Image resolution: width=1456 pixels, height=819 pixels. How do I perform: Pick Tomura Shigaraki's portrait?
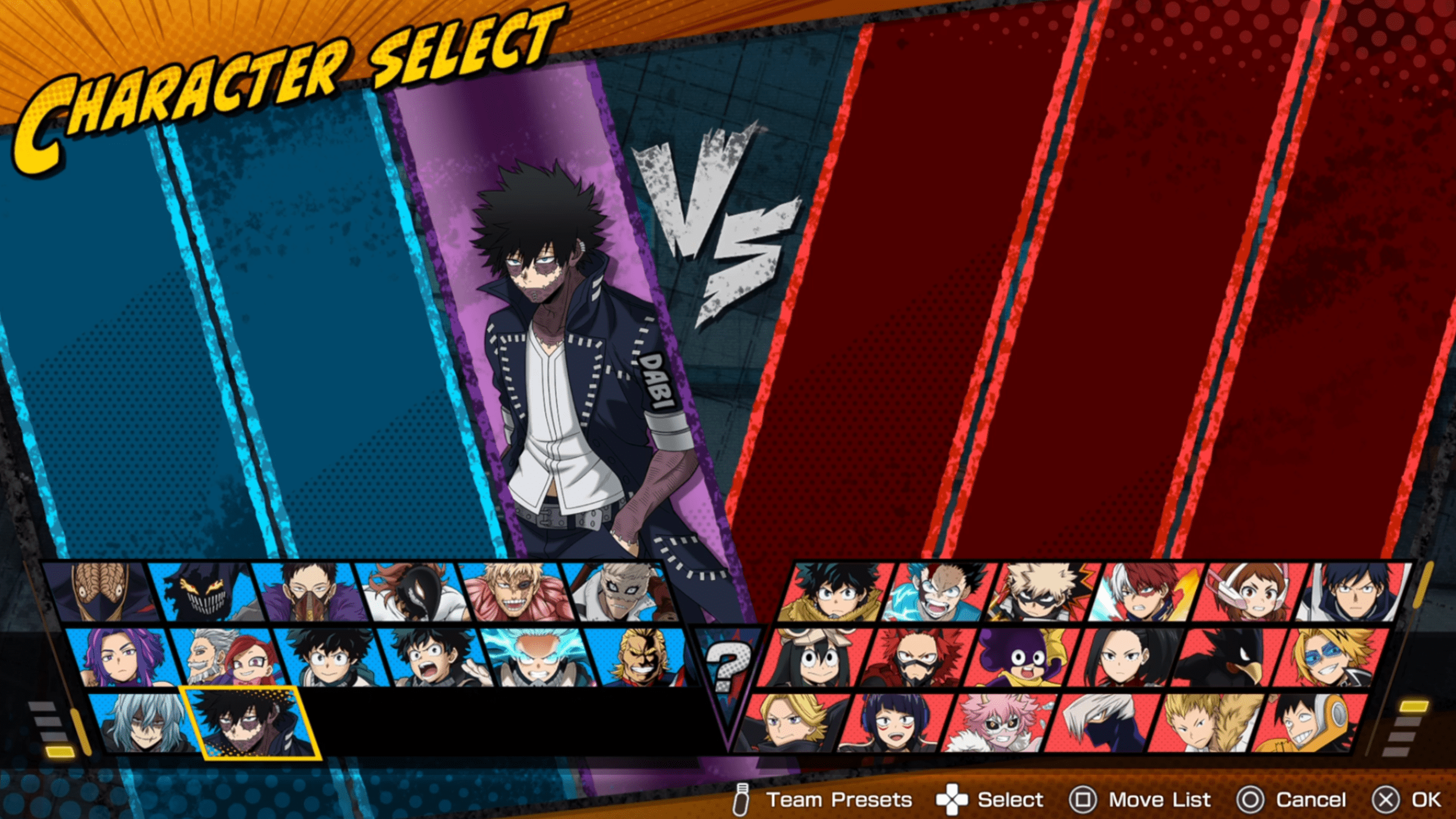(x=145, y=723)
